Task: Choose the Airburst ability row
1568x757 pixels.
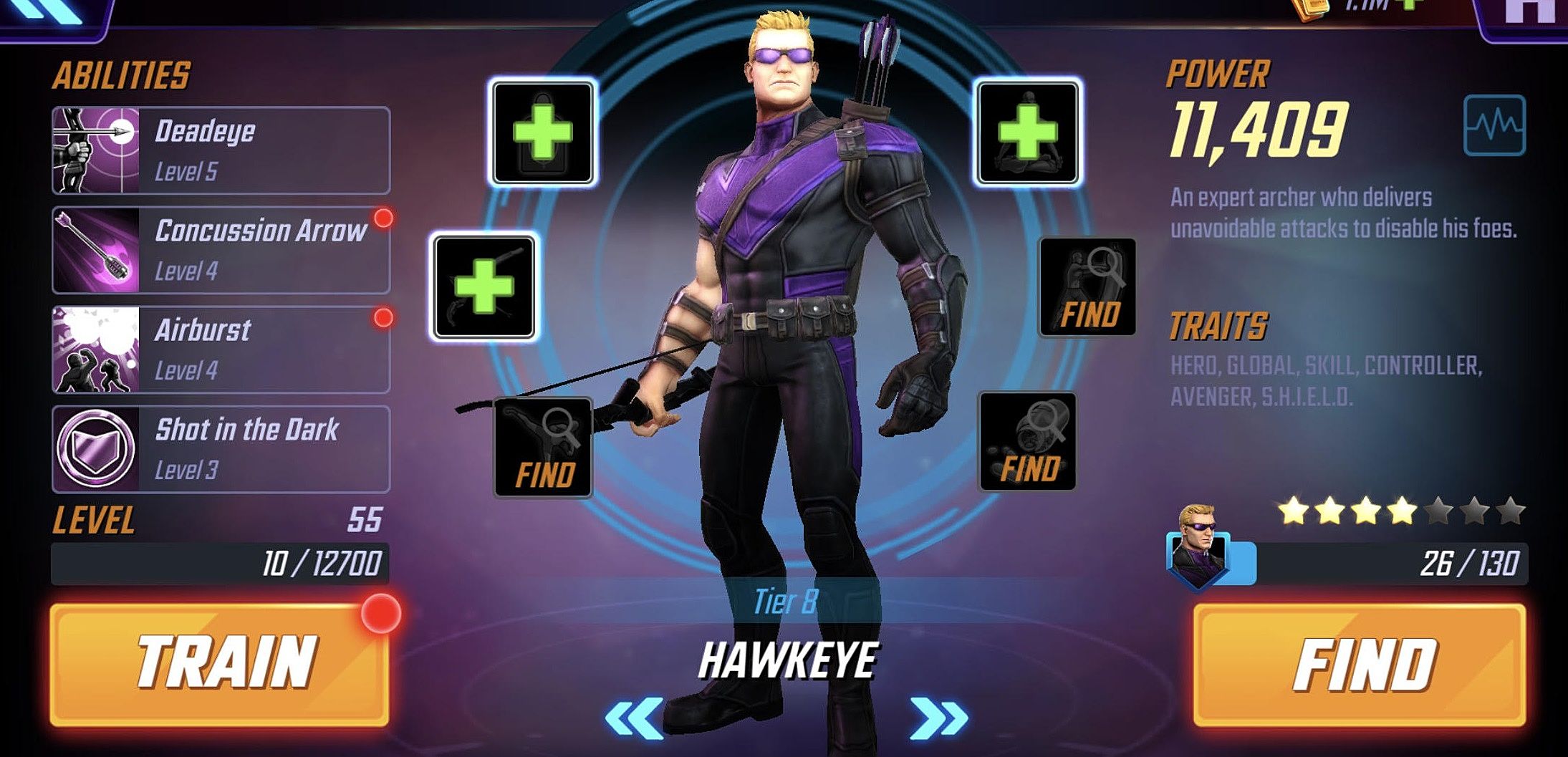Action: tap(221, 349)
